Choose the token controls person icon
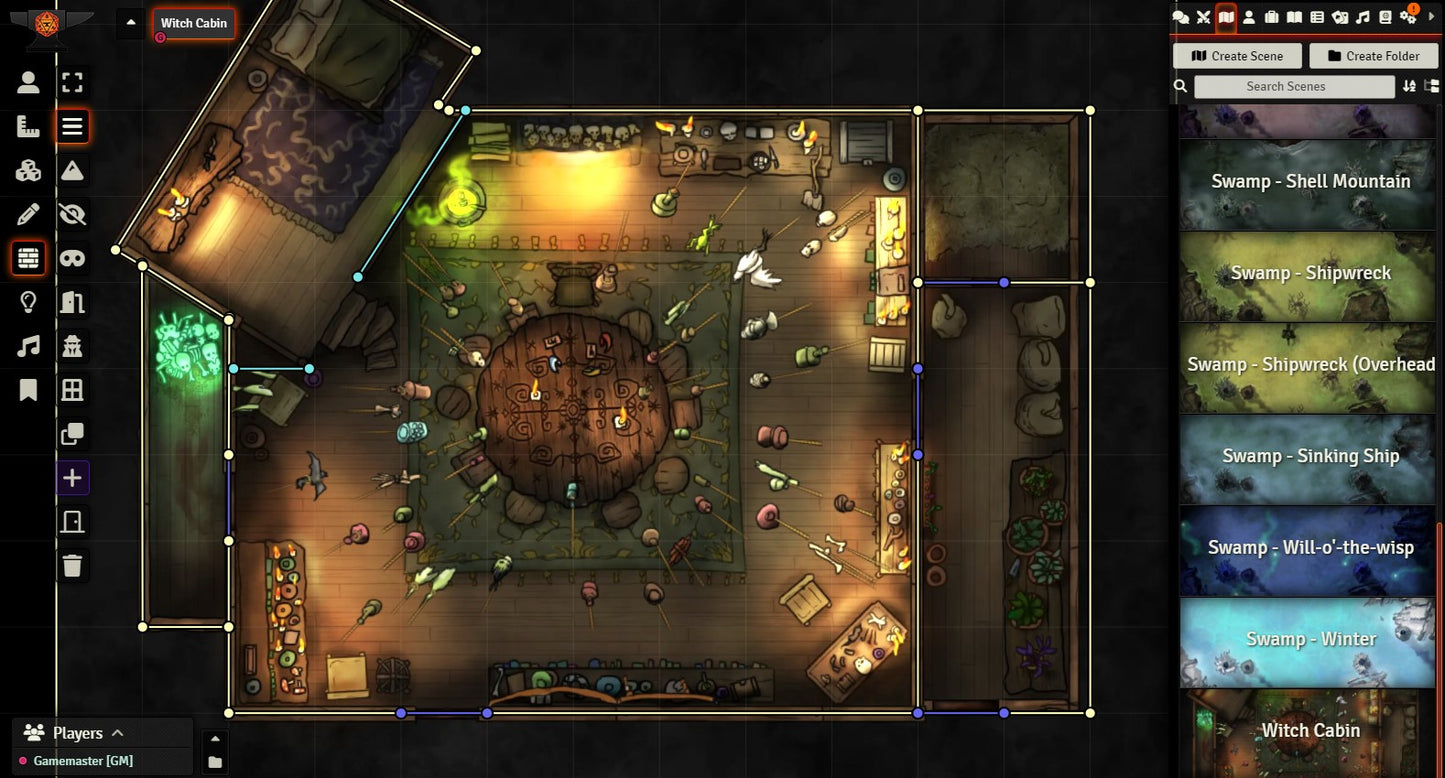The width and height of the screenshot is (1445, 778). pyautogui.click(x=28, y=83)
